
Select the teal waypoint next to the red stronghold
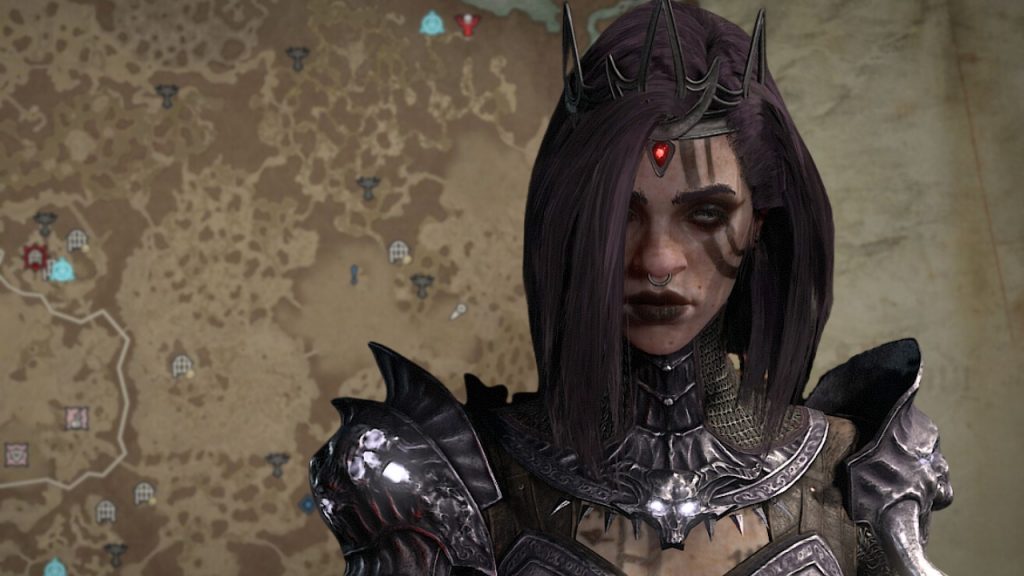62,269
